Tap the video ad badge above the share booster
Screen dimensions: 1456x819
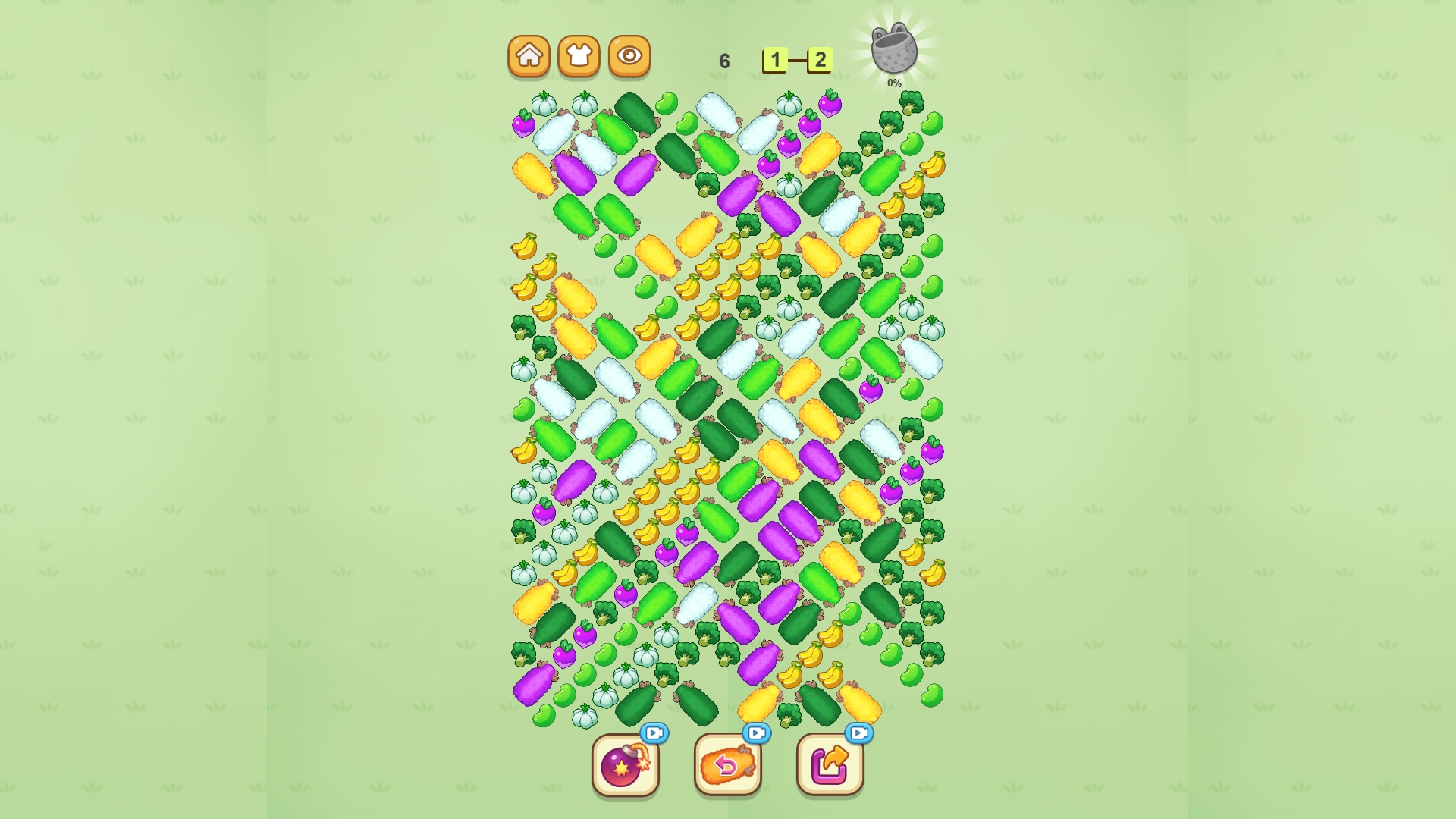click(858, 734)
